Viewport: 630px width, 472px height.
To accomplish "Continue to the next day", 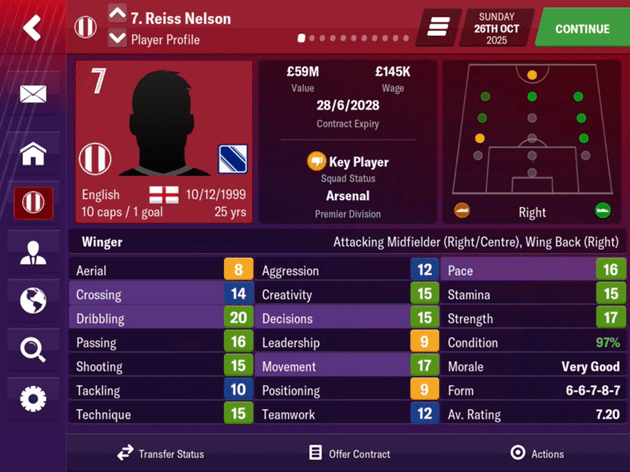I will coord(582,29).
